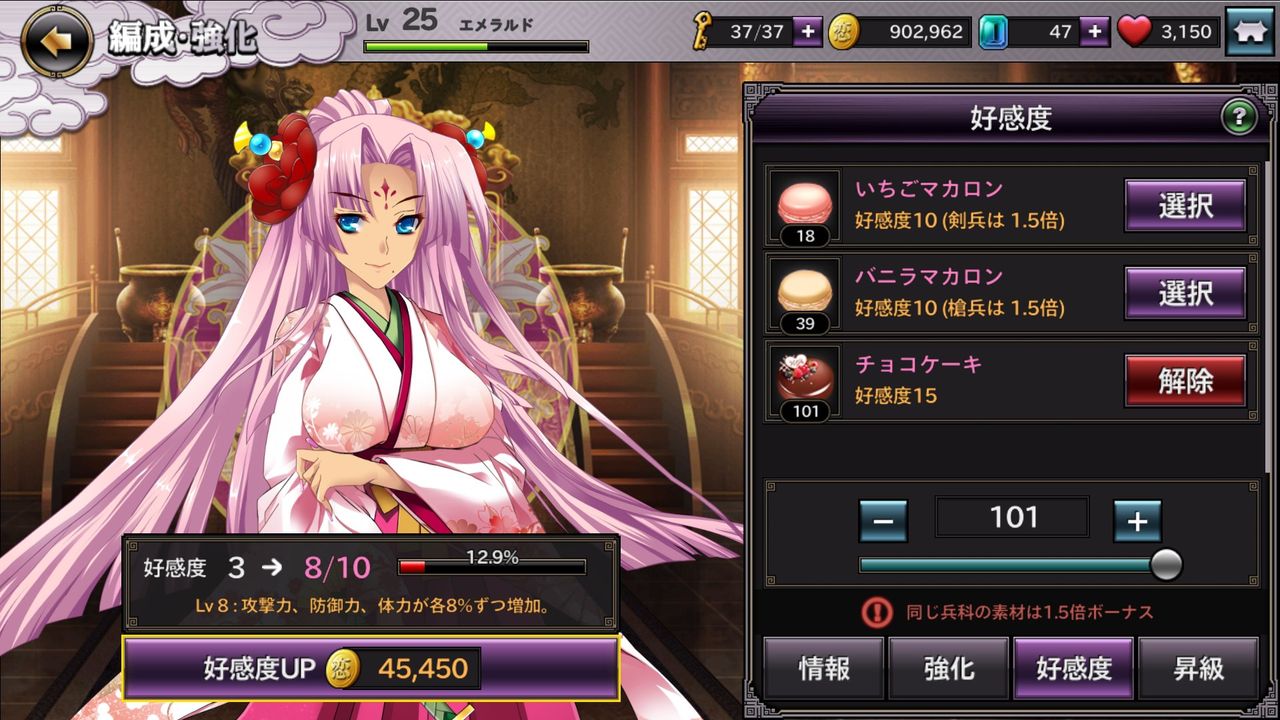Select いちごマカロン with its 選択 button
Screen dimensions: 1280x720
(1185, 205)
